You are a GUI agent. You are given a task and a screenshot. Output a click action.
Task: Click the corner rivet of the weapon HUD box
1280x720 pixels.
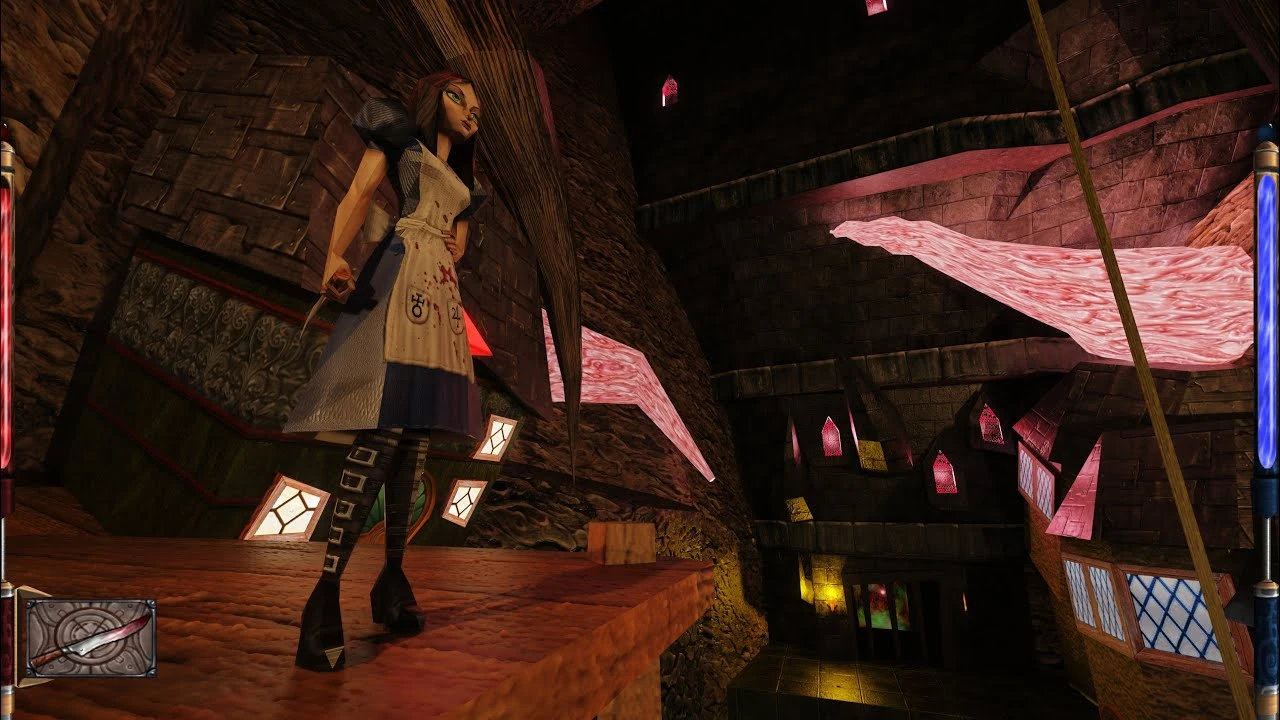click(29, 604)
